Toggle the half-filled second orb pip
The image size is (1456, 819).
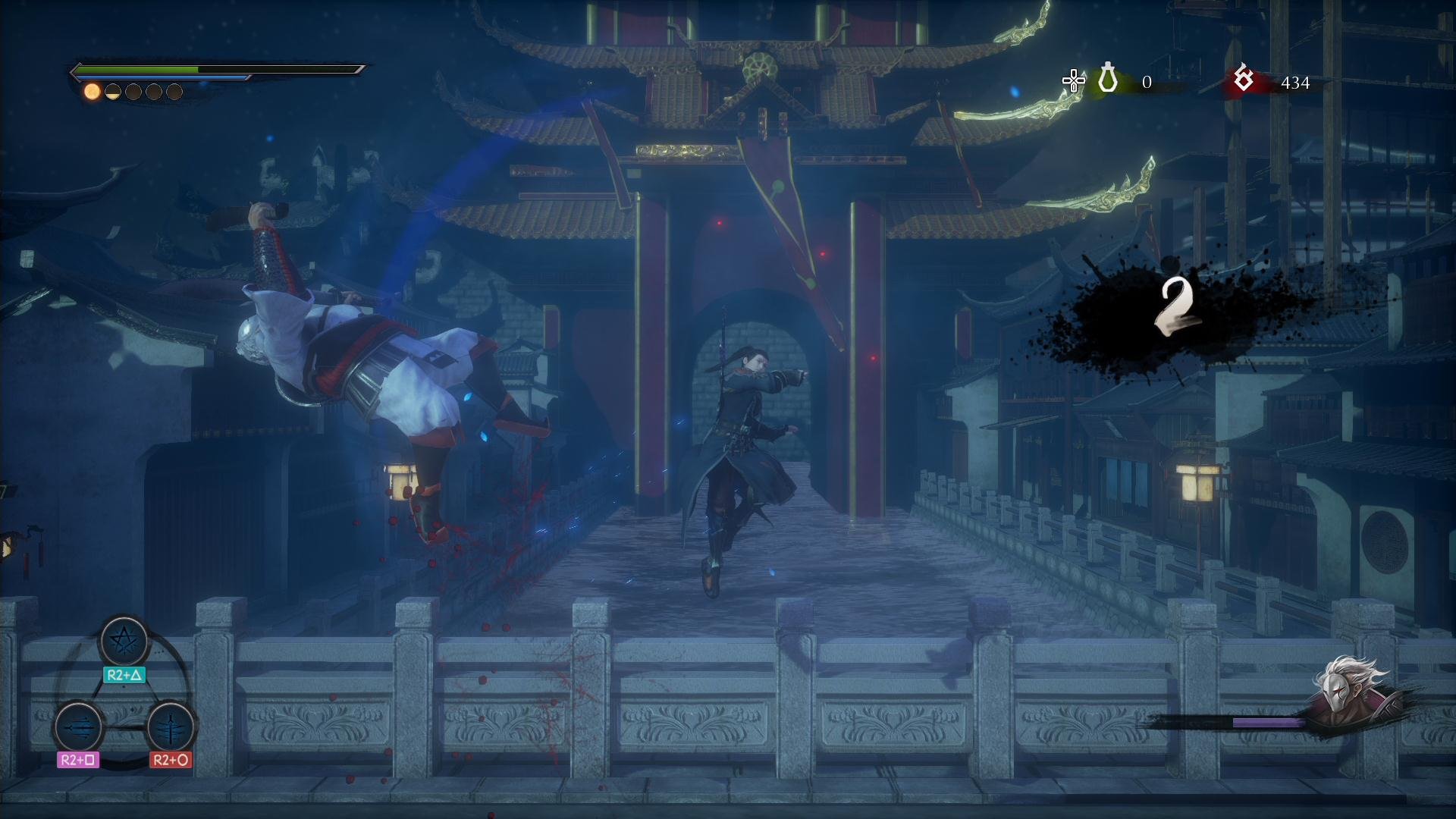coord(111,91)
